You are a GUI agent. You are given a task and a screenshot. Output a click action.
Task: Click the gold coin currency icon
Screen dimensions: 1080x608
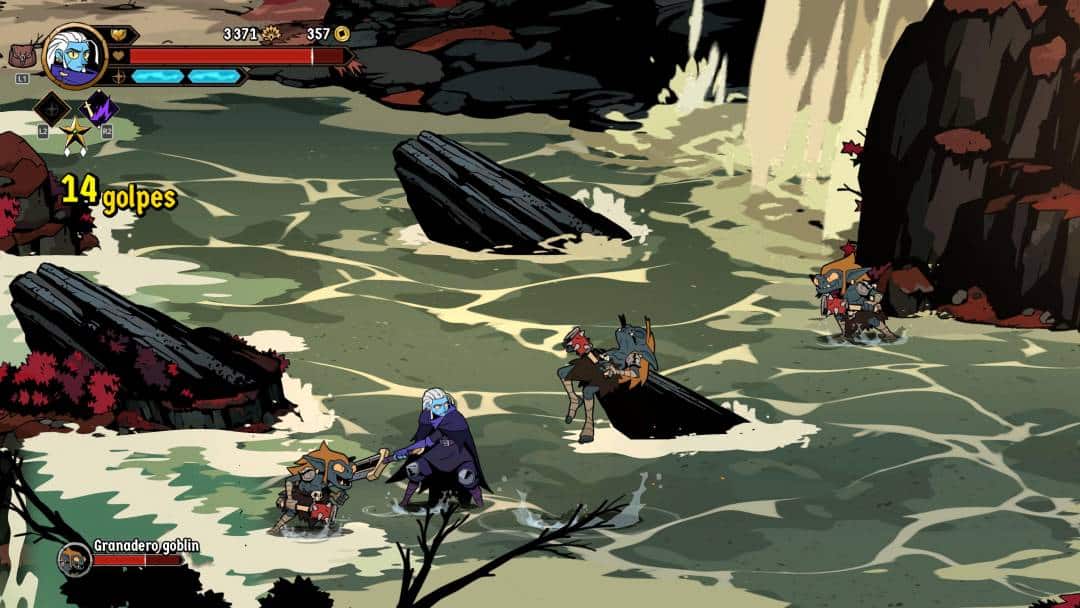point(342,34)
